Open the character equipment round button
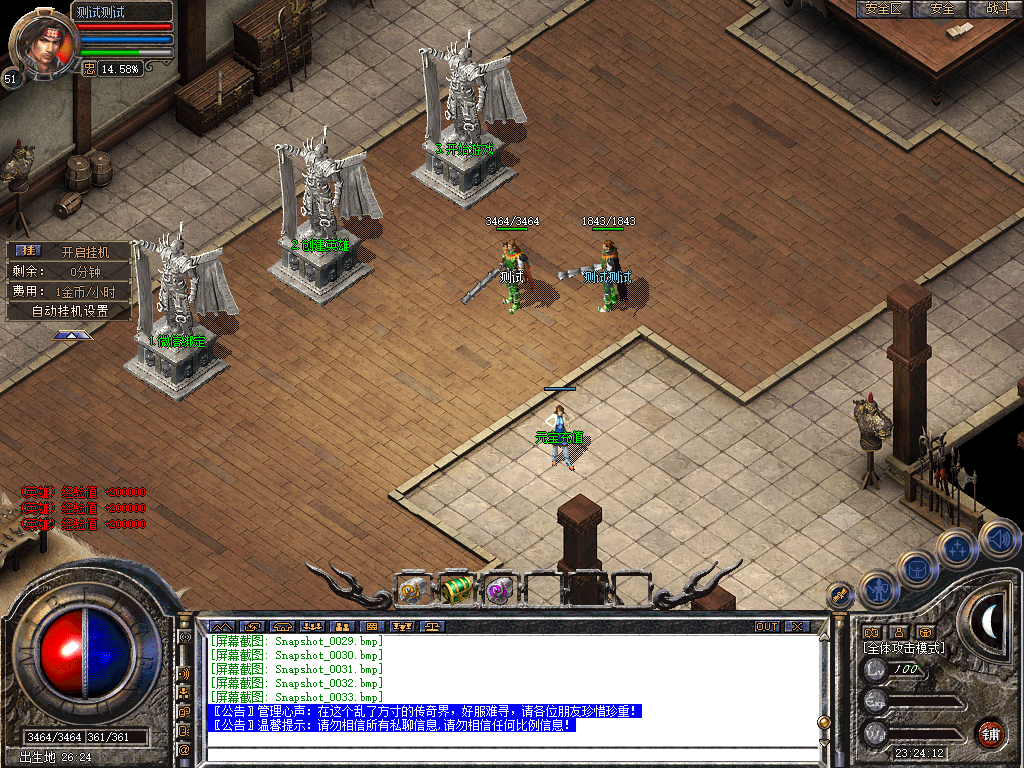This screenshot has width=1024, height=768. [x=879, y=589]
